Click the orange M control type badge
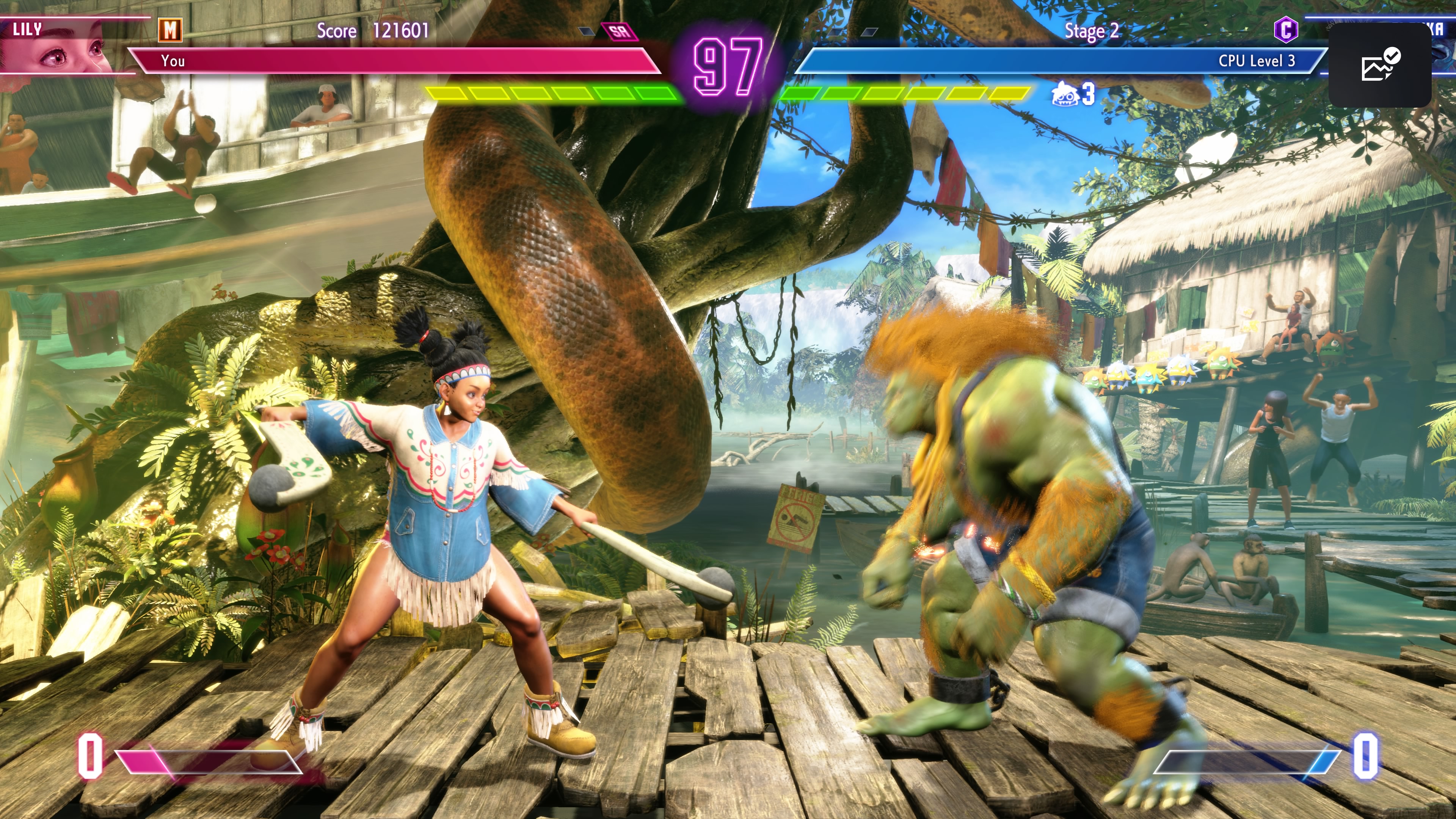Viewport: 1456px width, 819px height. coord(170,30)
